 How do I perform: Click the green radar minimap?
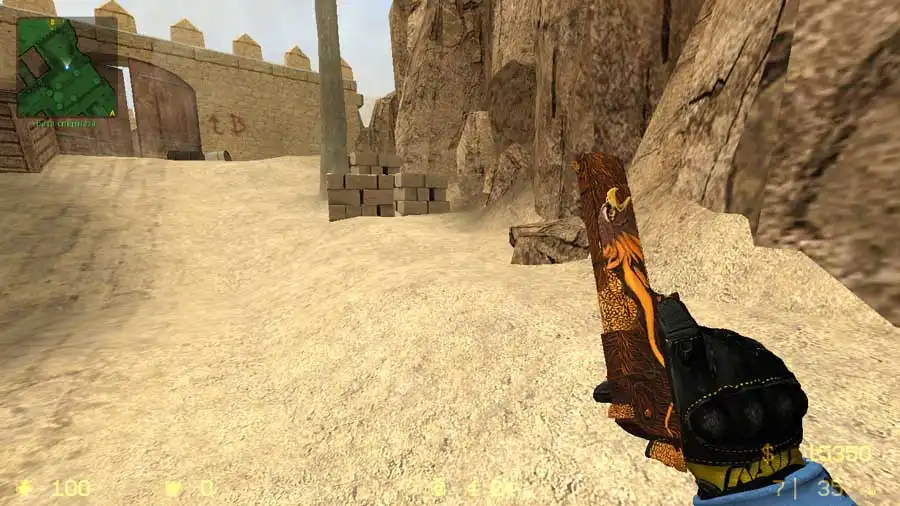click(x=67, y=66)
